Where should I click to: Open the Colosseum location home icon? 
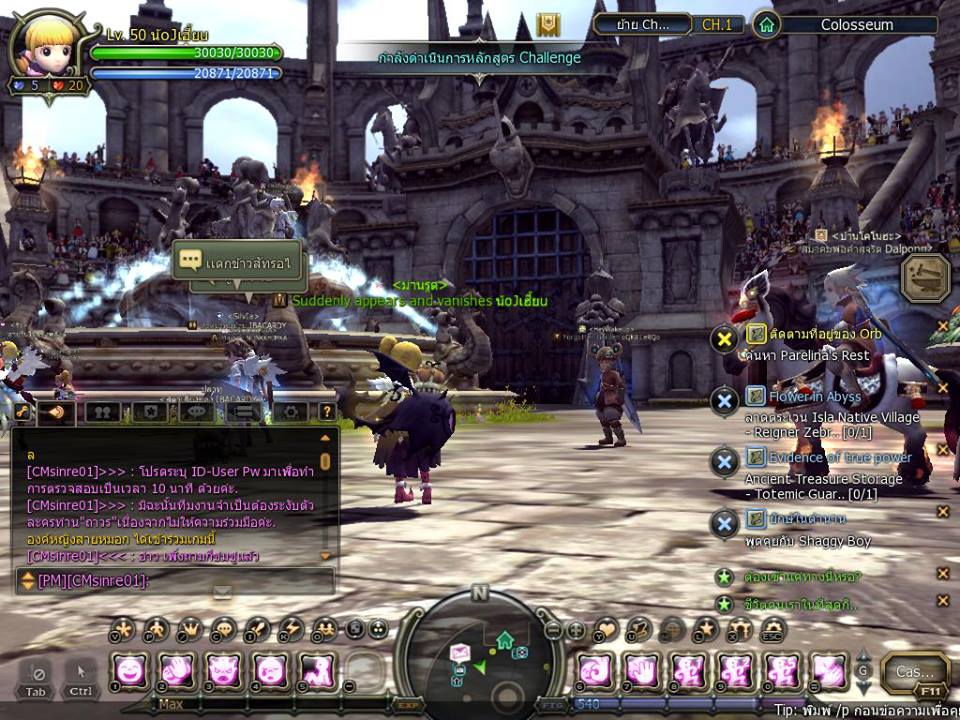[x=766, y=24]
